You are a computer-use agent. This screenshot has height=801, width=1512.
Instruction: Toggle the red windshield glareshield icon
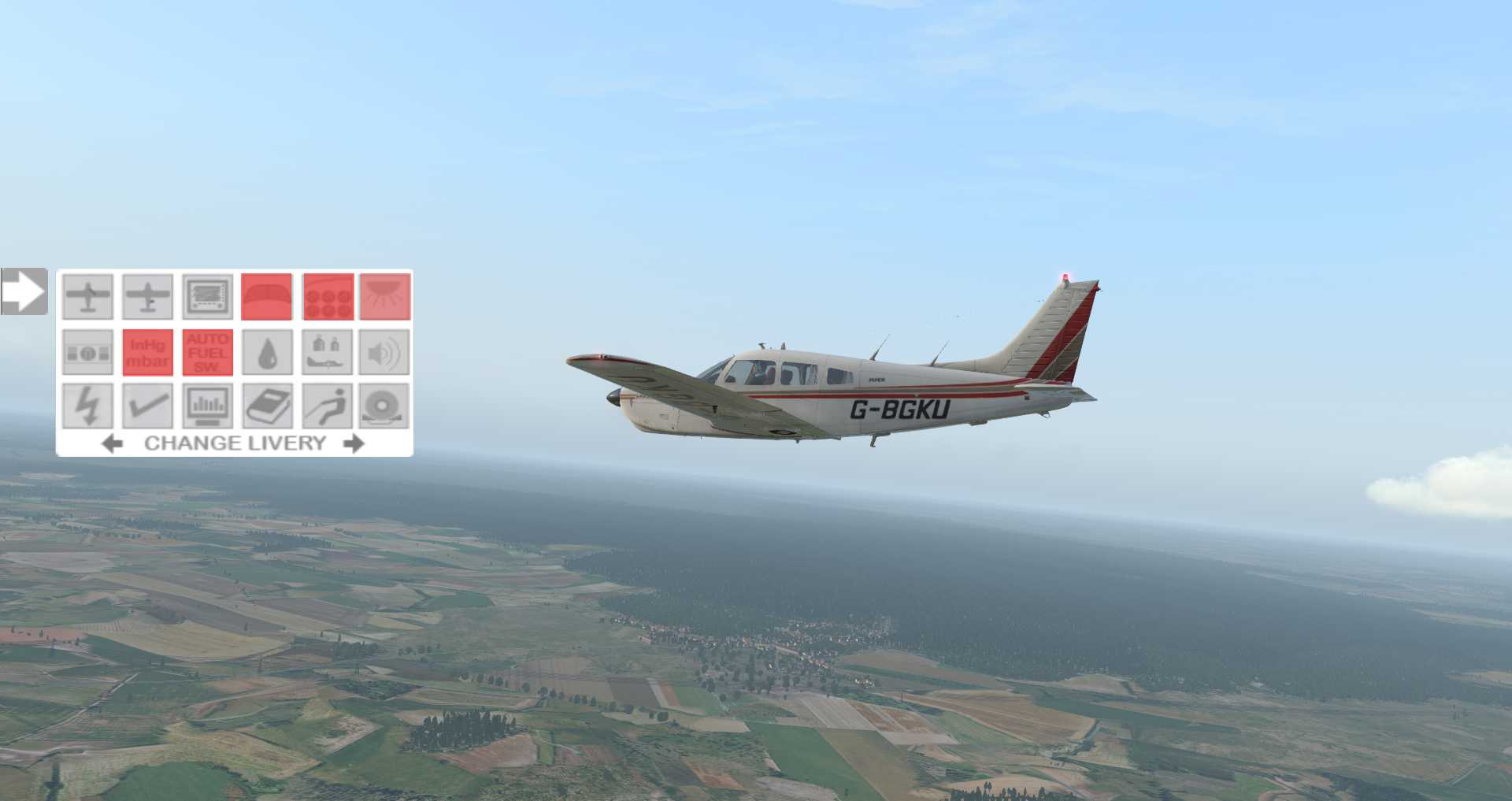[267, 296]
